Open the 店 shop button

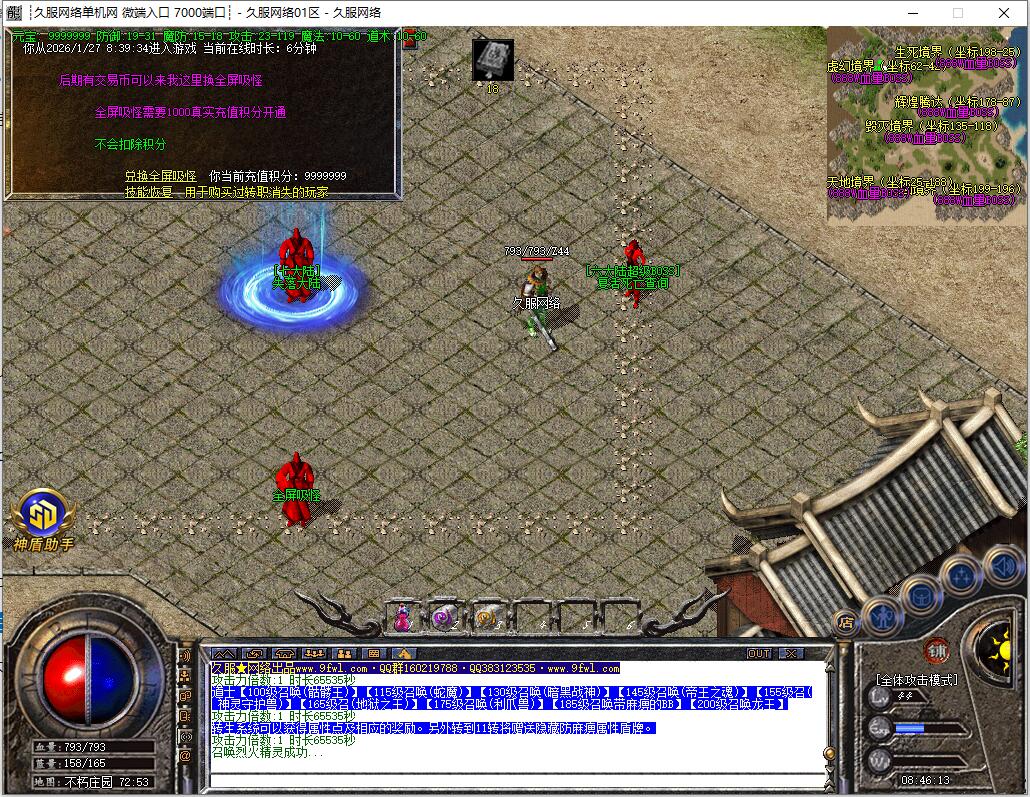coord(845,621)
